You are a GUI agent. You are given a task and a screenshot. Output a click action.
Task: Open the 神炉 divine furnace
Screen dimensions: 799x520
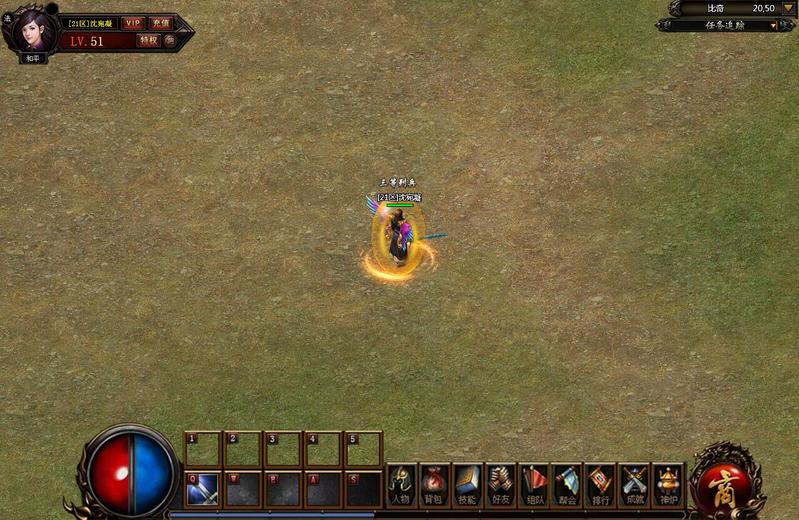click(667, 485)
